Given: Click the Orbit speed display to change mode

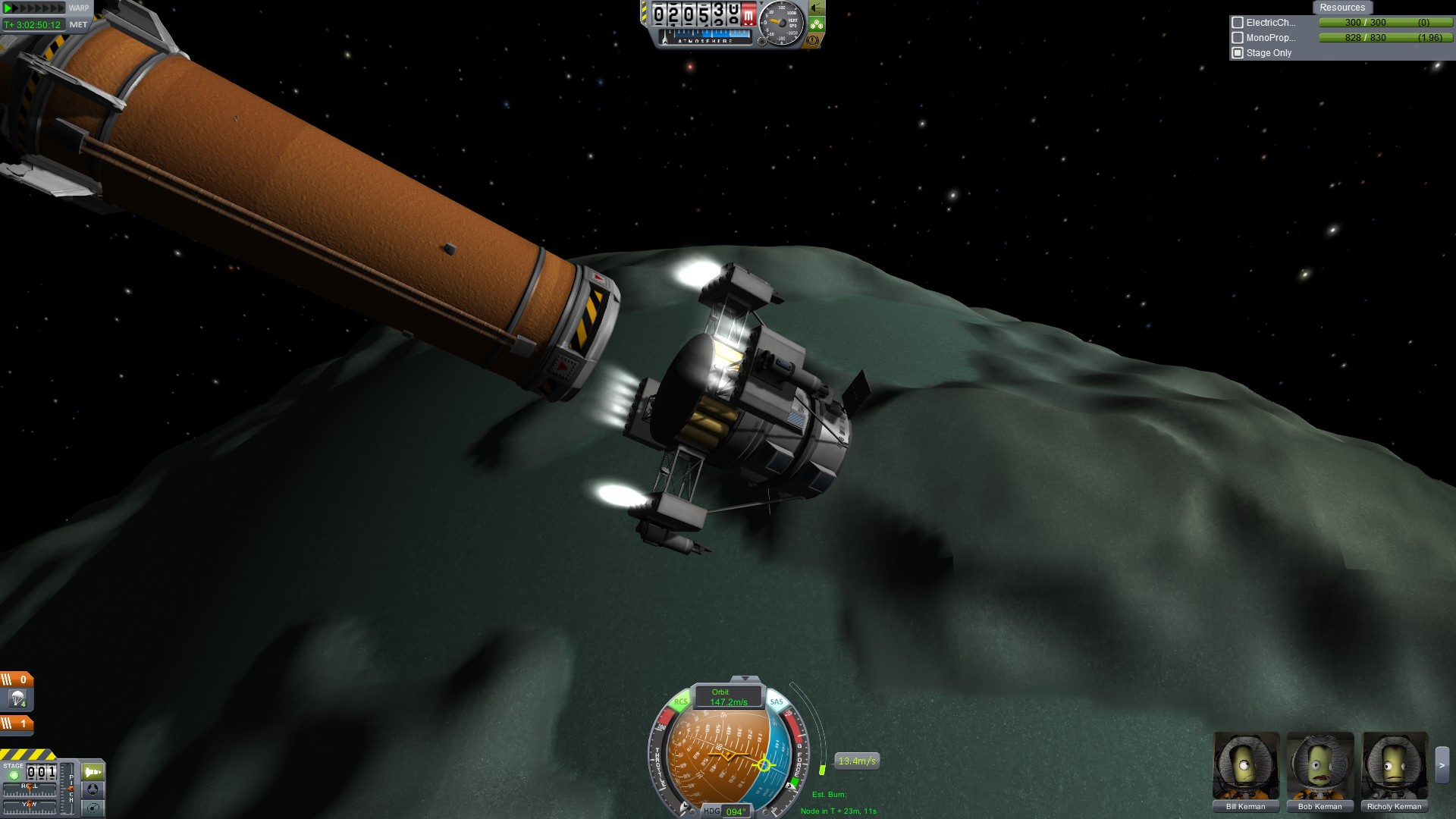Looking at the screenshot, I should click(x=728, y=697).
